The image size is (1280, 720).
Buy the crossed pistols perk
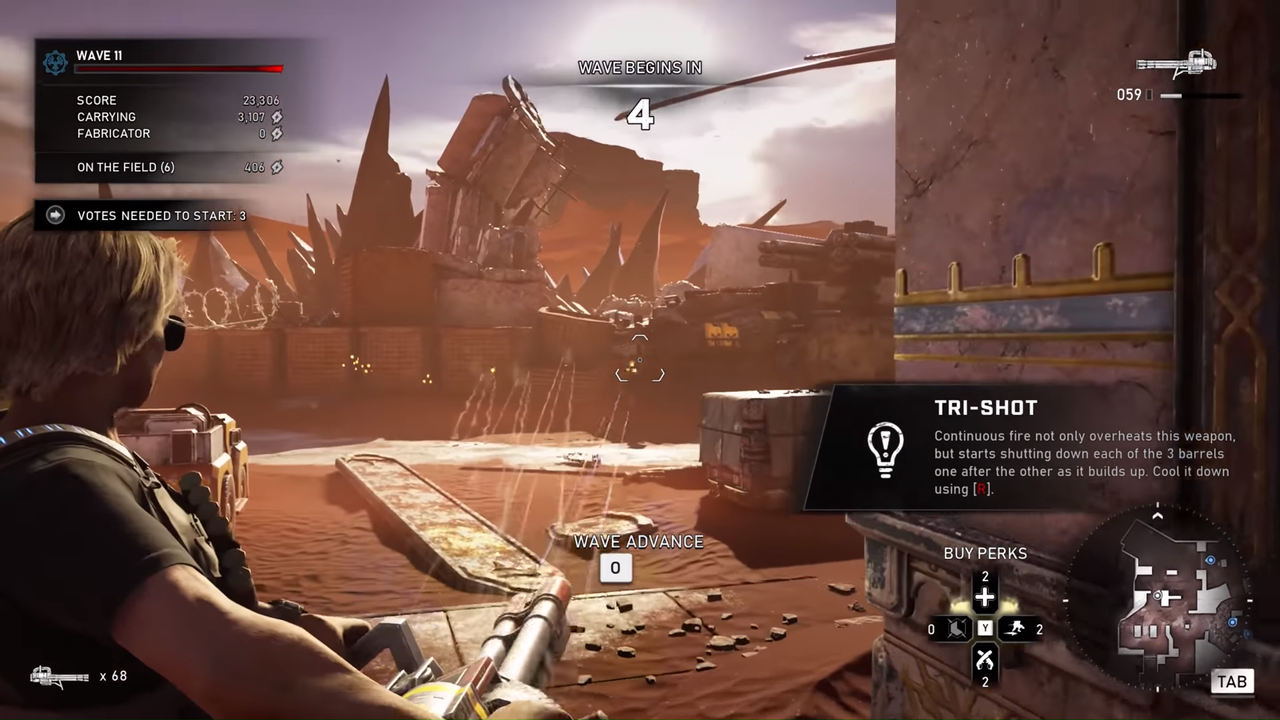985,658
